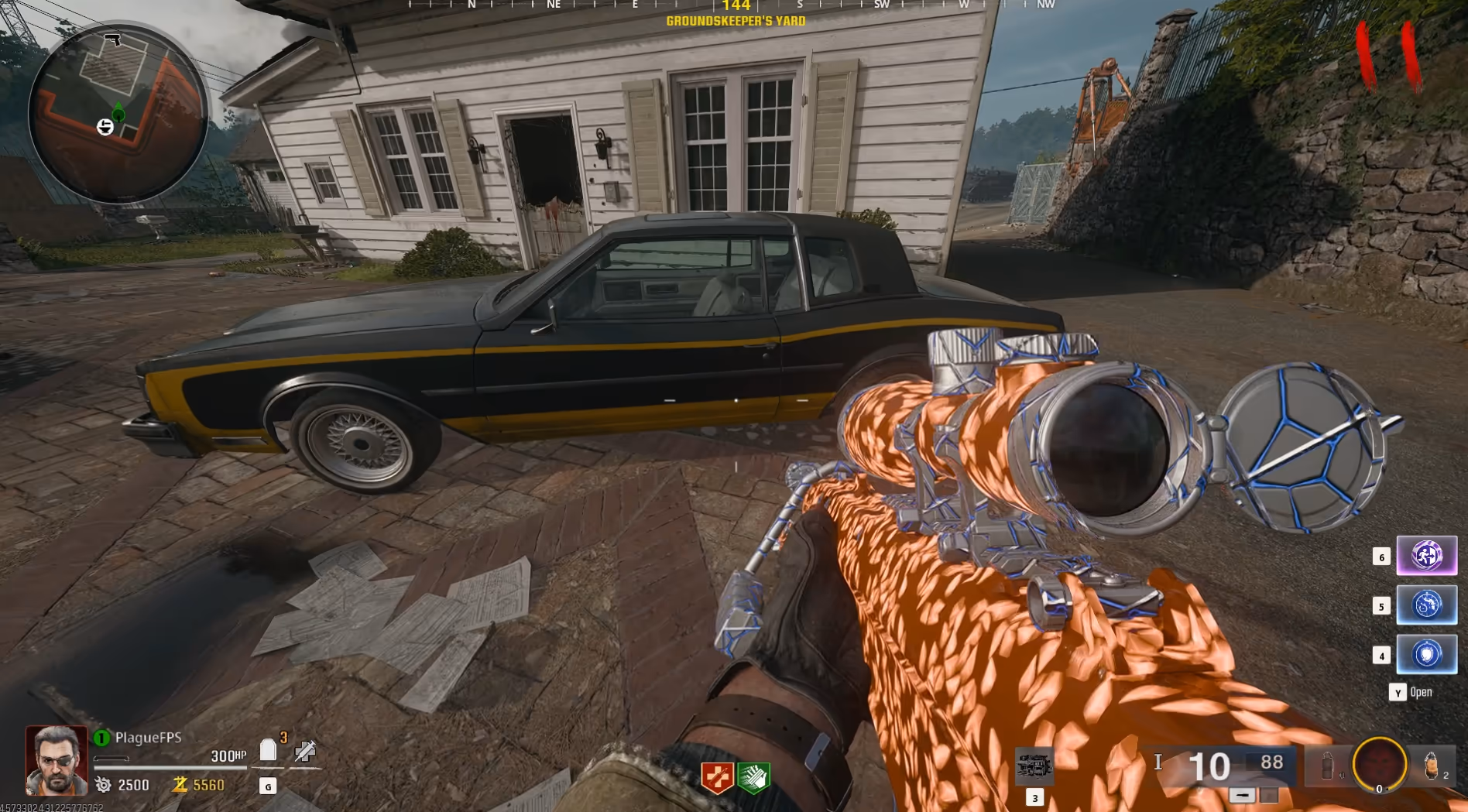Select the green hand perk badge
This screenshot has width=1468, height=812.
point(753,776)
